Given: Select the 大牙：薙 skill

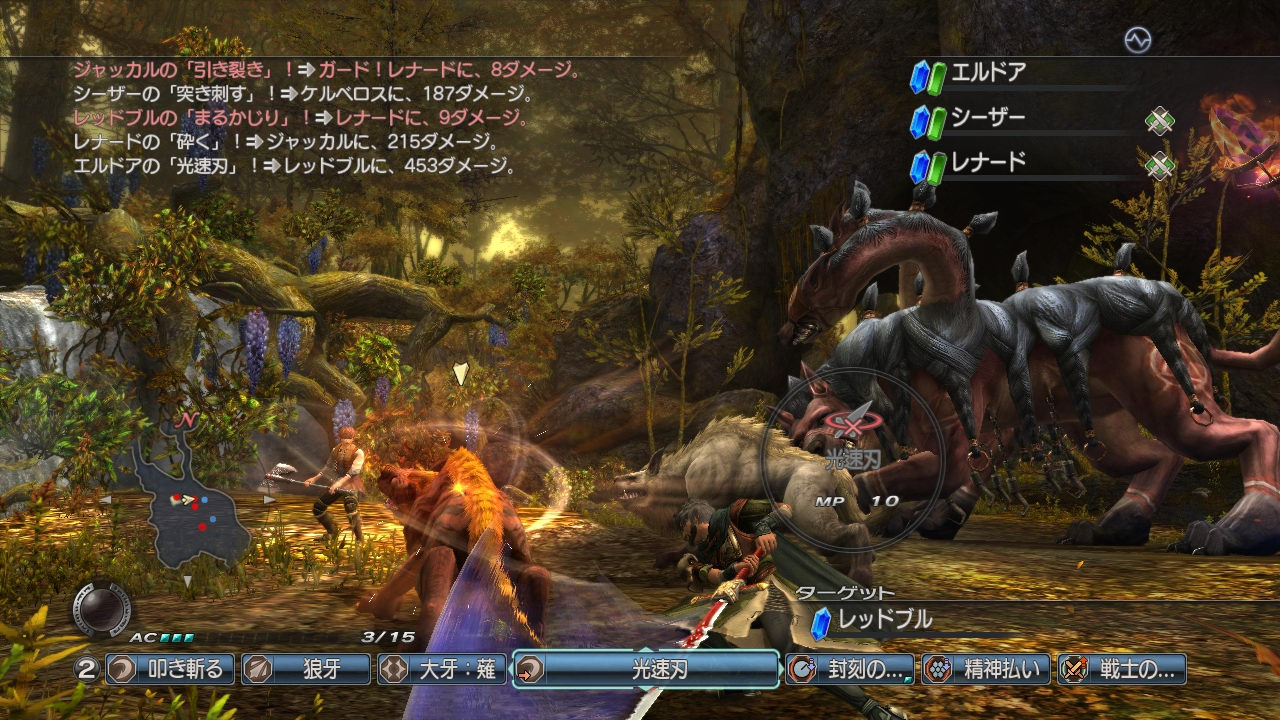Looking at the screenshot, I should 442,669.
